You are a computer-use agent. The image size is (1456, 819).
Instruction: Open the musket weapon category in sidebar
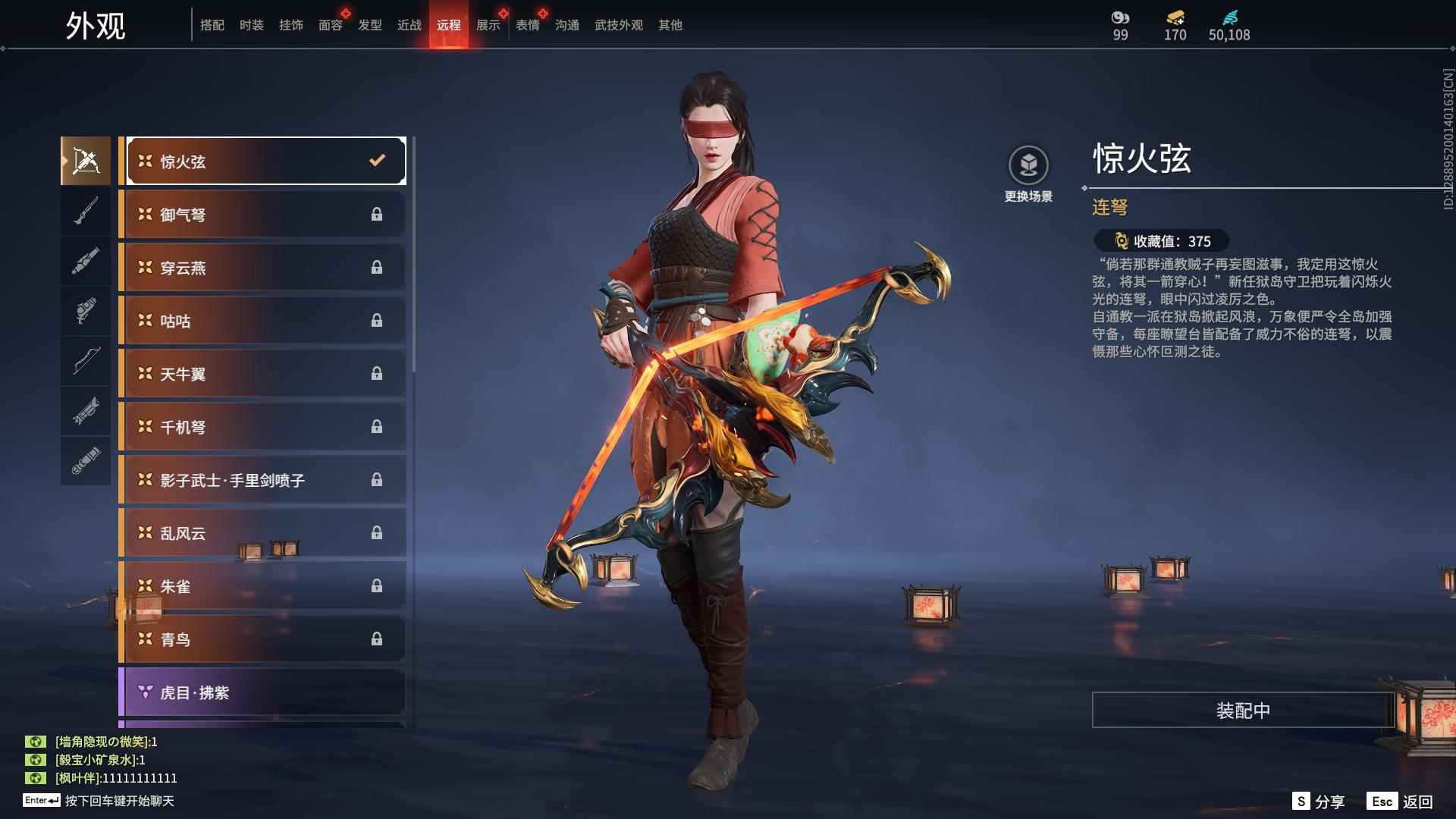(86, 210)
